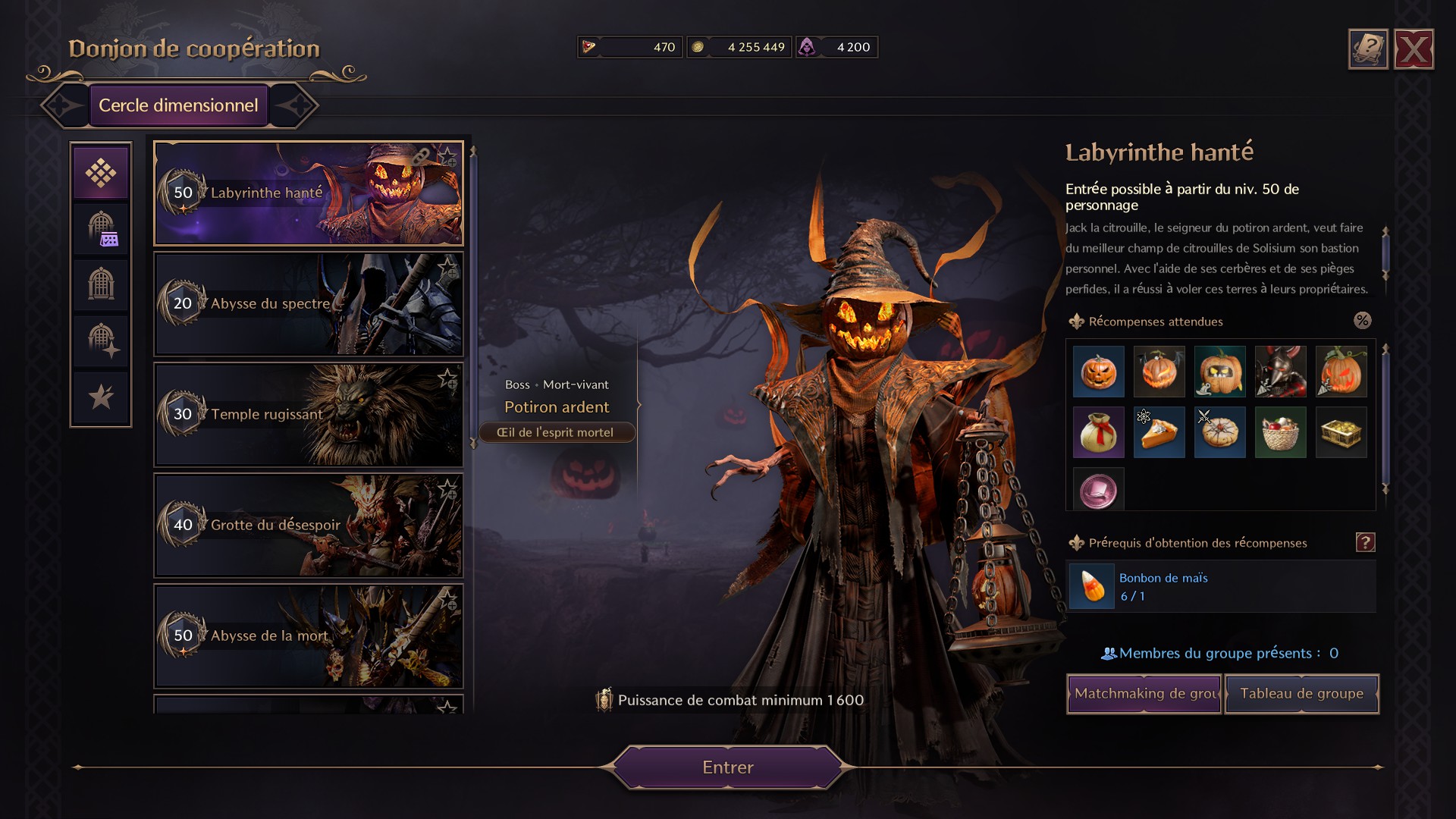
Task: Open Matchmaking de groupe
Action: coord(1143,693)
